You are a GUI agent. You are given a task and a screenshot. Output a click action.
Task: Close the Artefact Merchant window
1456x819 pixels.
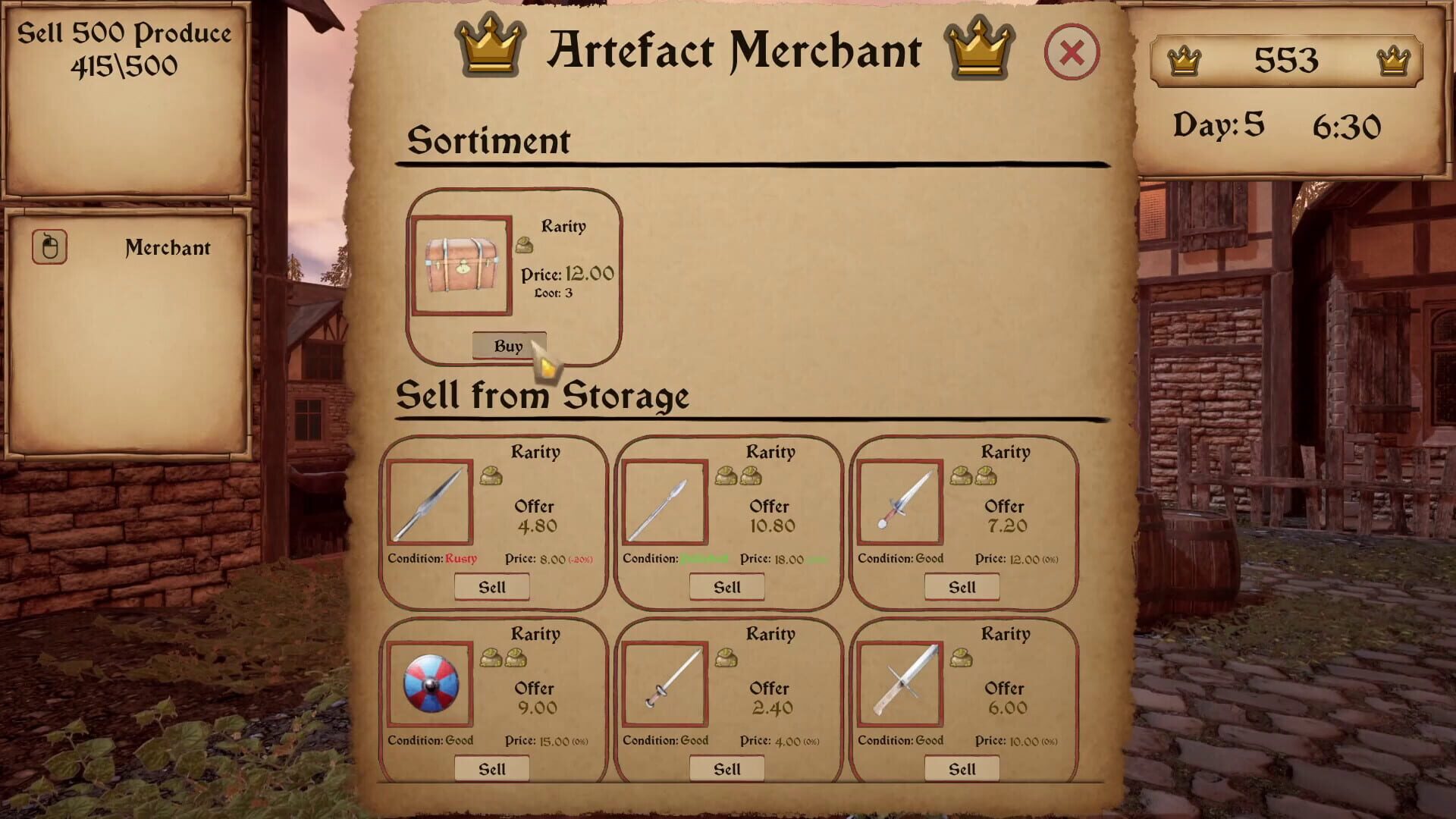[1072, 52]
